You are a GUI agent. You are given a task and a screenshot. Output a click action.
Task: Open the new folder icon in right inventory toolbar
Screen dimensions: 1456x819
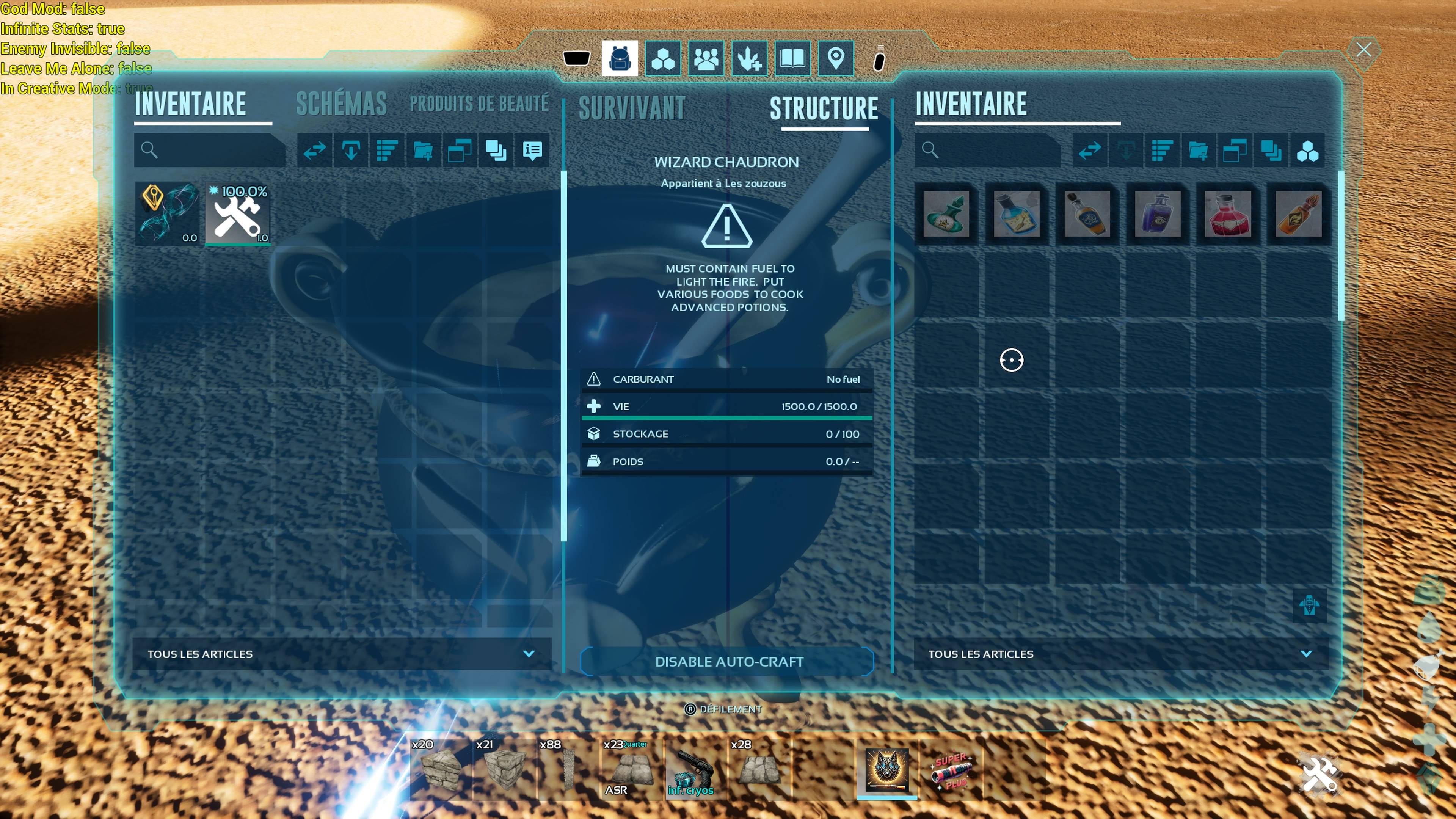[x=1199, y=151]
